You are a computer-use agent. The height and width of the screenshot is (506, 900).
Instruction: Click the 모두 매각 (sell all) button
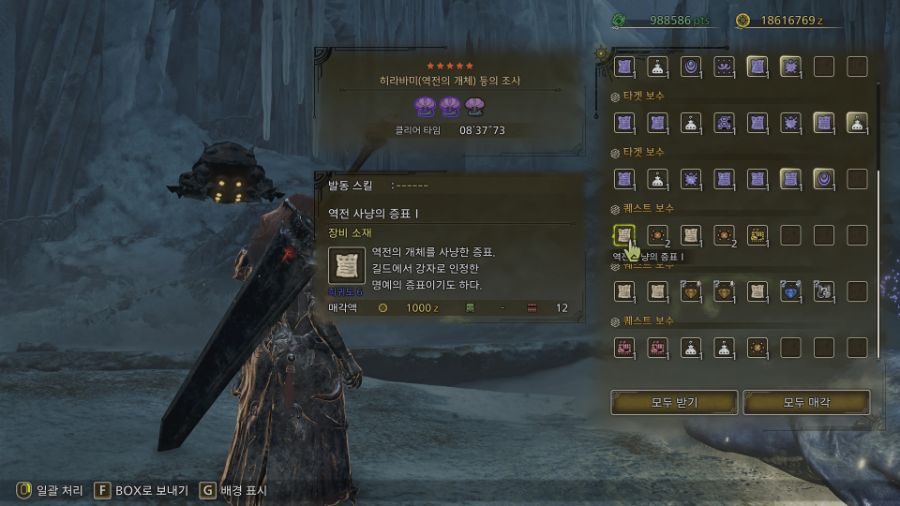point(806,402)
